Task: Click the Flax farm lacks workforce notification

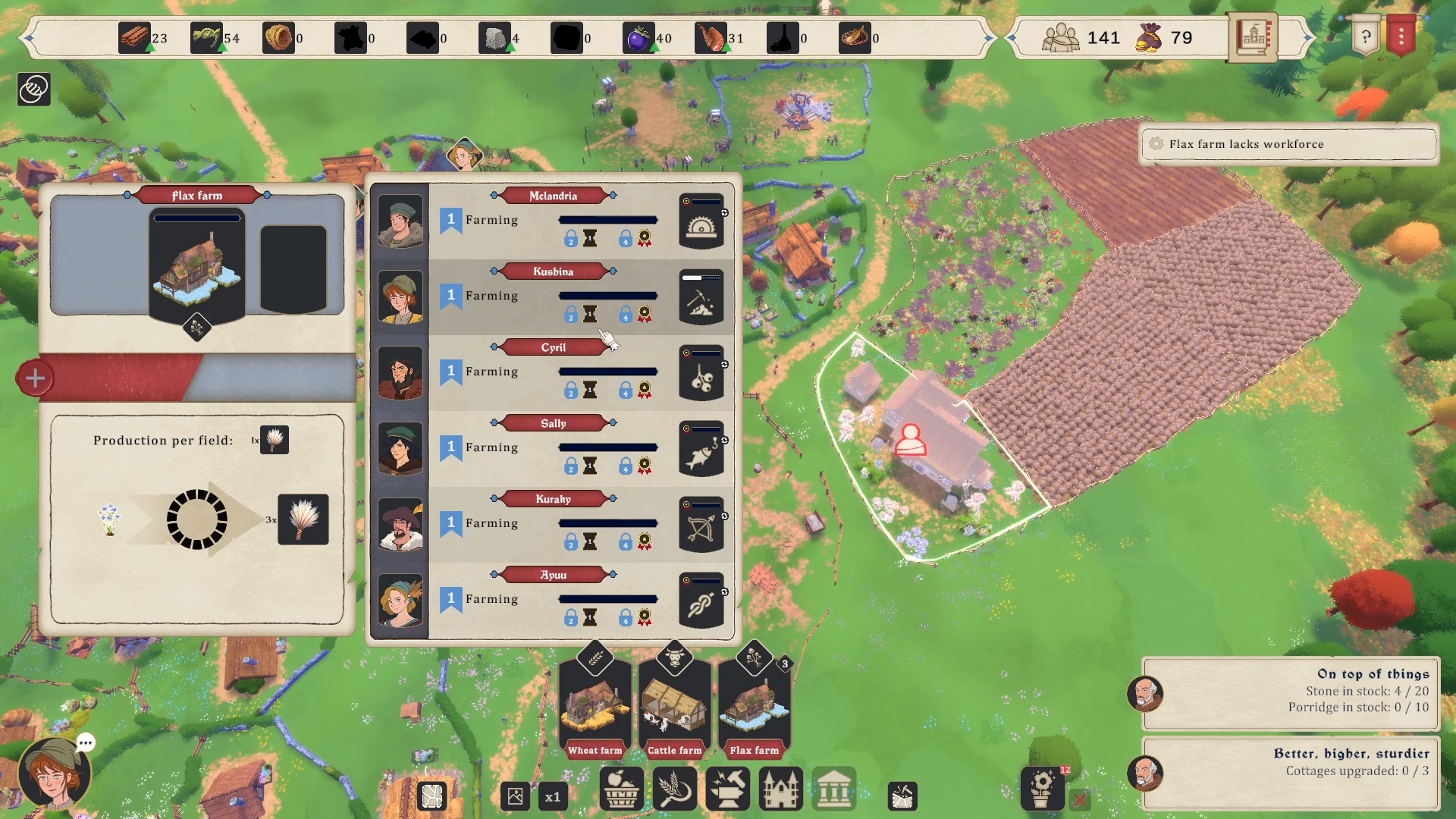Action: click(x=1288, y=144)
